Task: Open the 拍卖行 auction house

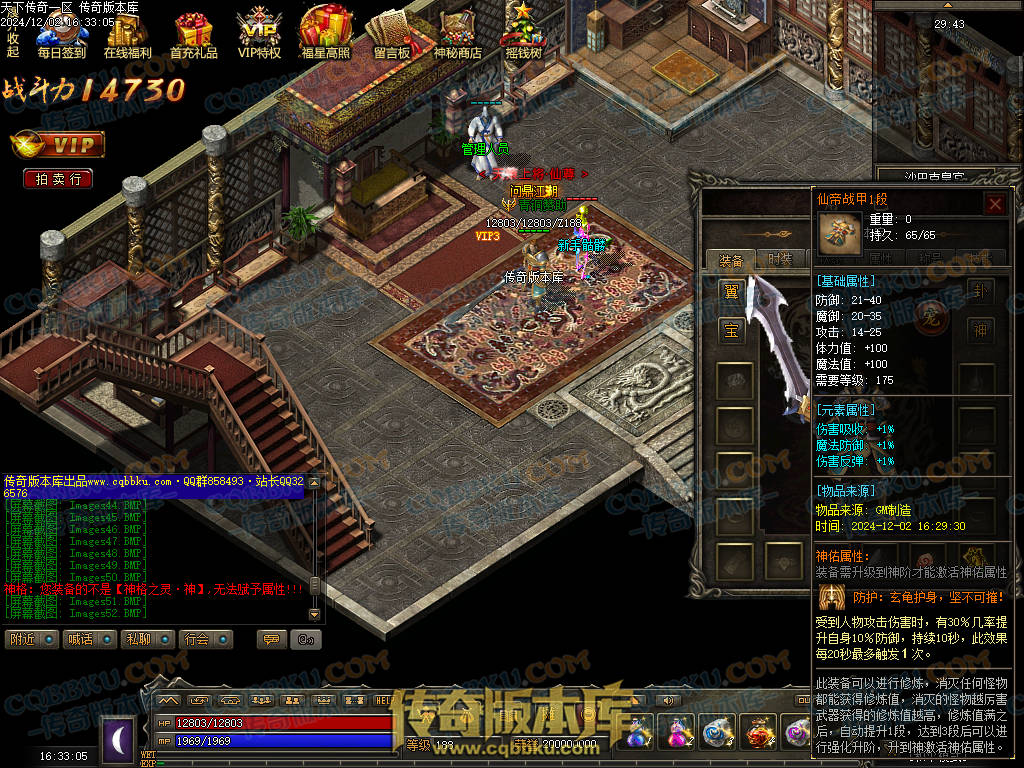Action: (x=58, y=179)
